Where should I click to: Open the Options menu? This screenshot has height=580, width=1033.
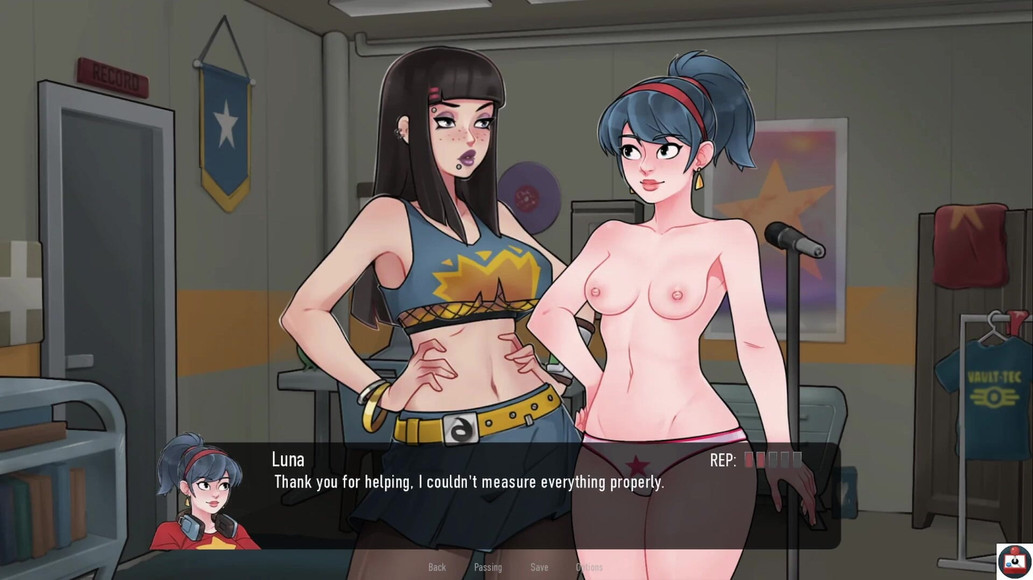coord(589,567)
